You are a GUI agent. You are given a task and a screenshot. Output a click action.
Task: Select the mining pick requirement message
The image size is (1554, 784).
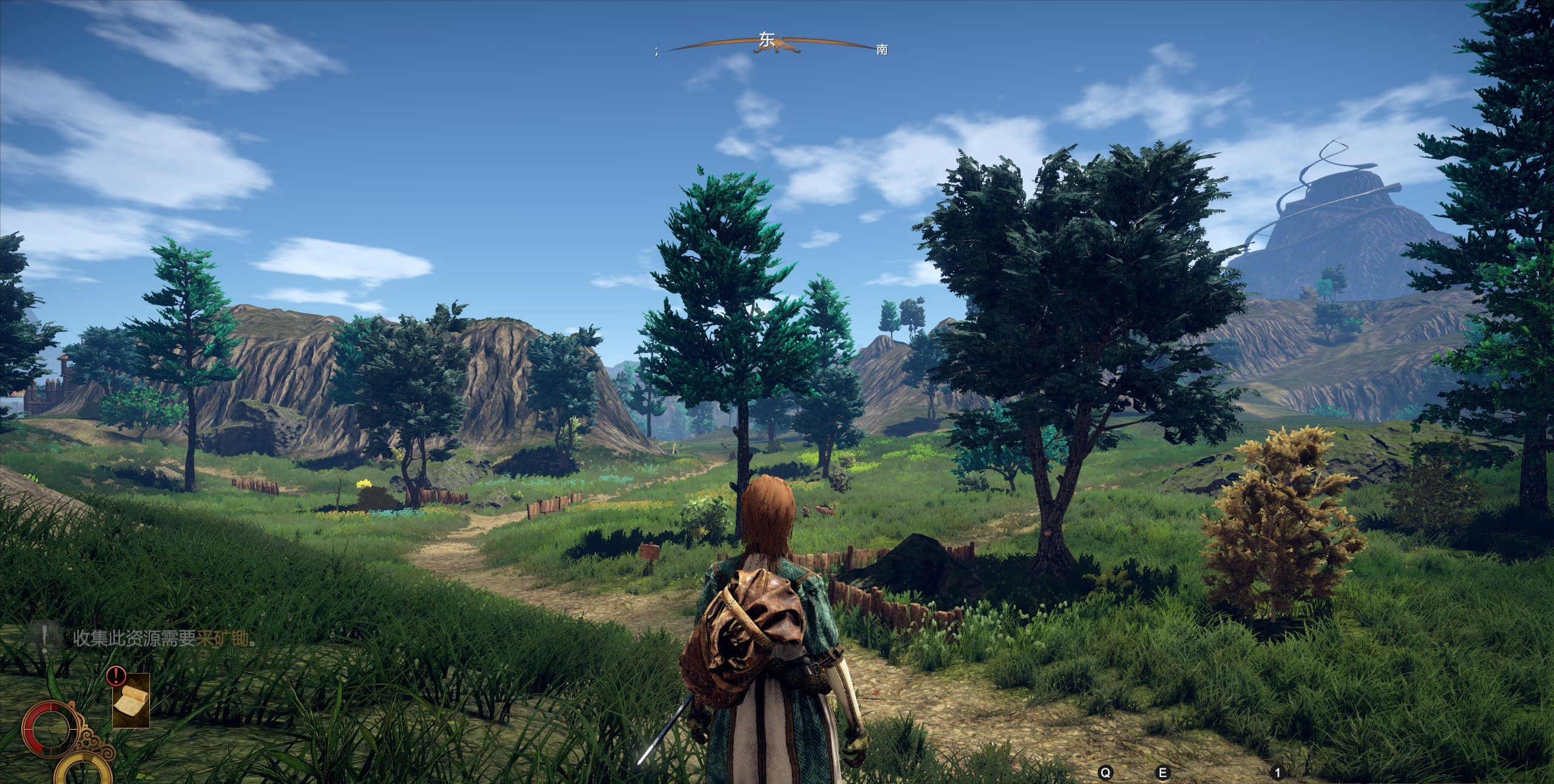tap(164, 638)
